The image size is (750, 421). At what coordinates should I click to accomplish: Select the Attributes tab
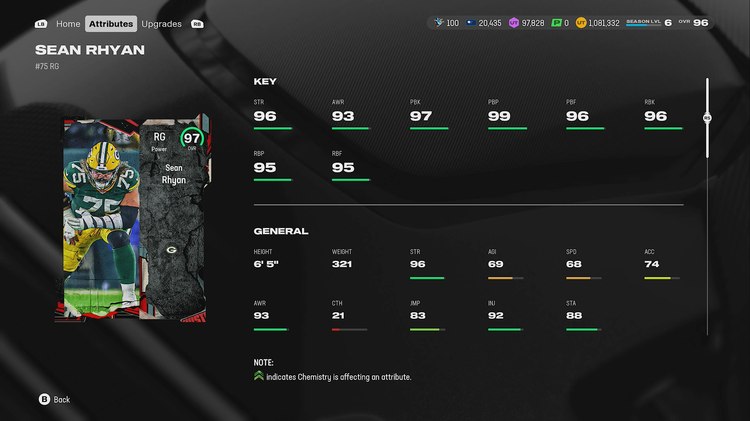pos(111,23)
